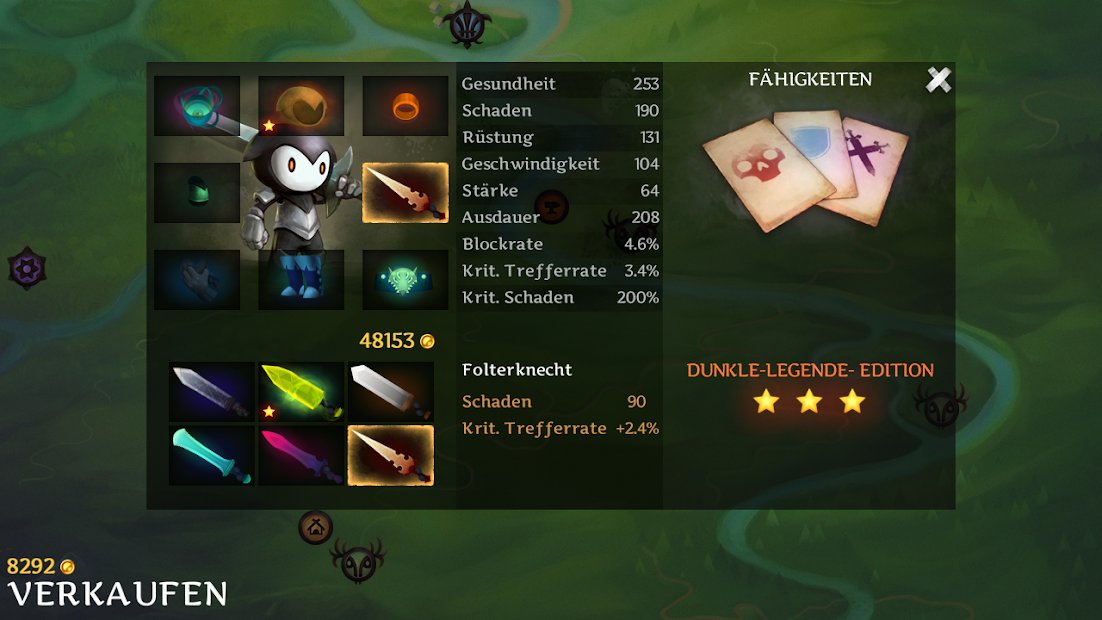
Task: Select the blue boots equipment slot
Action: coord(301,280)
